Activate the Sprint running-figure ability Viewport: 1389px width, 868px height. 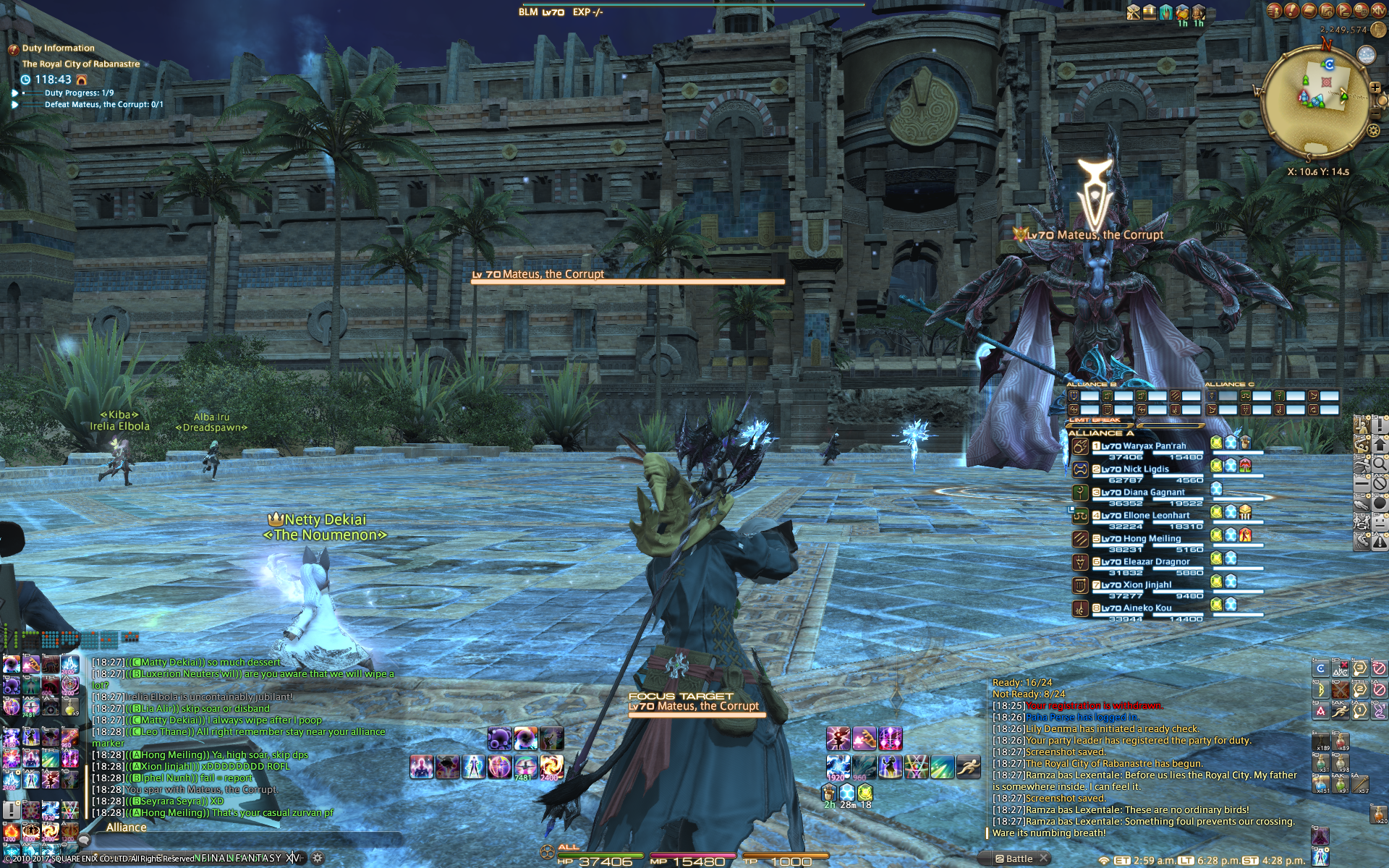click(x=968, y=767)
